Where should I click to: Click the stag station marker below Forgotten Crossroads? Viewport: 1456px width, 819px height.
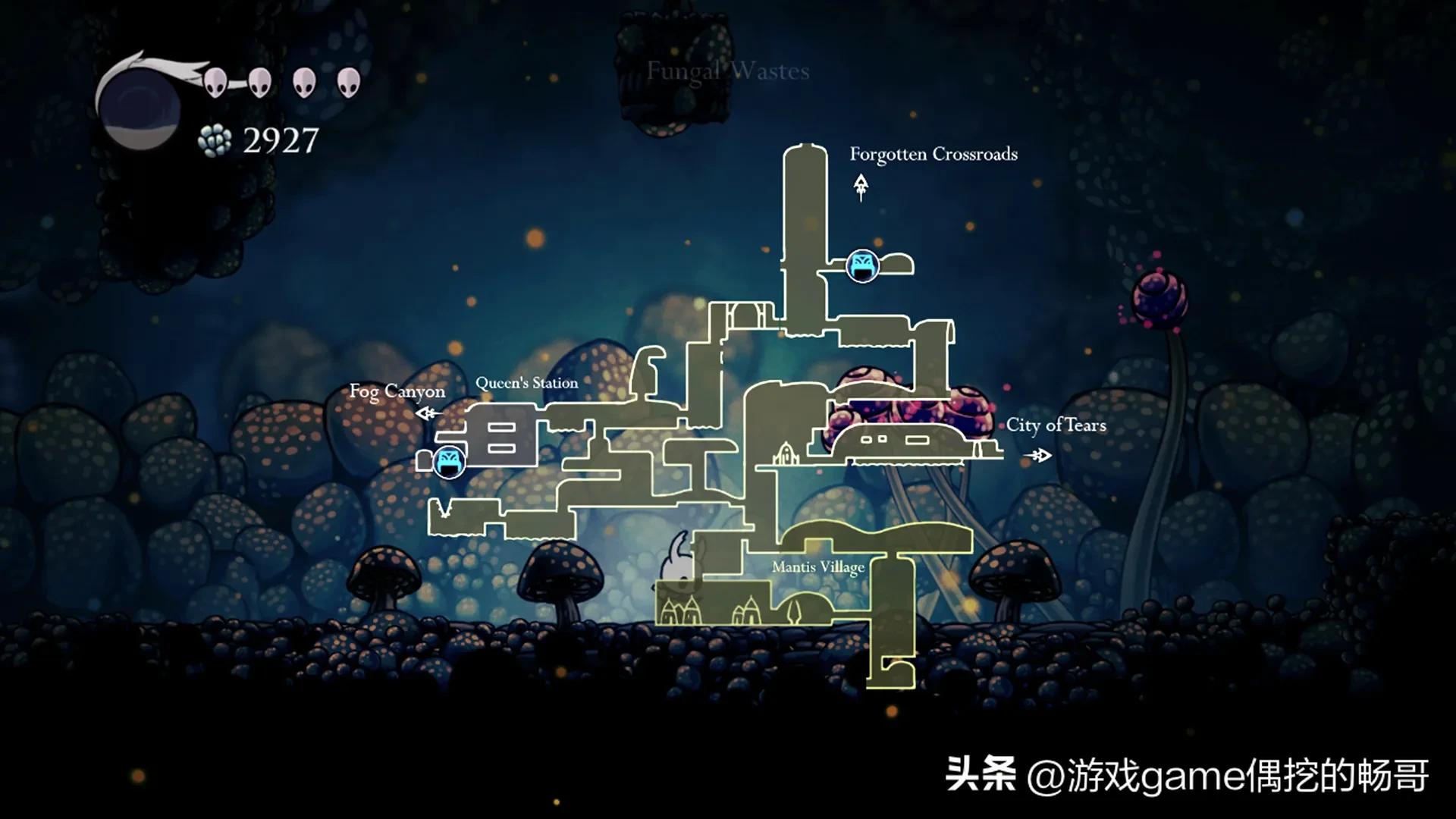click(x=862, y=265)
